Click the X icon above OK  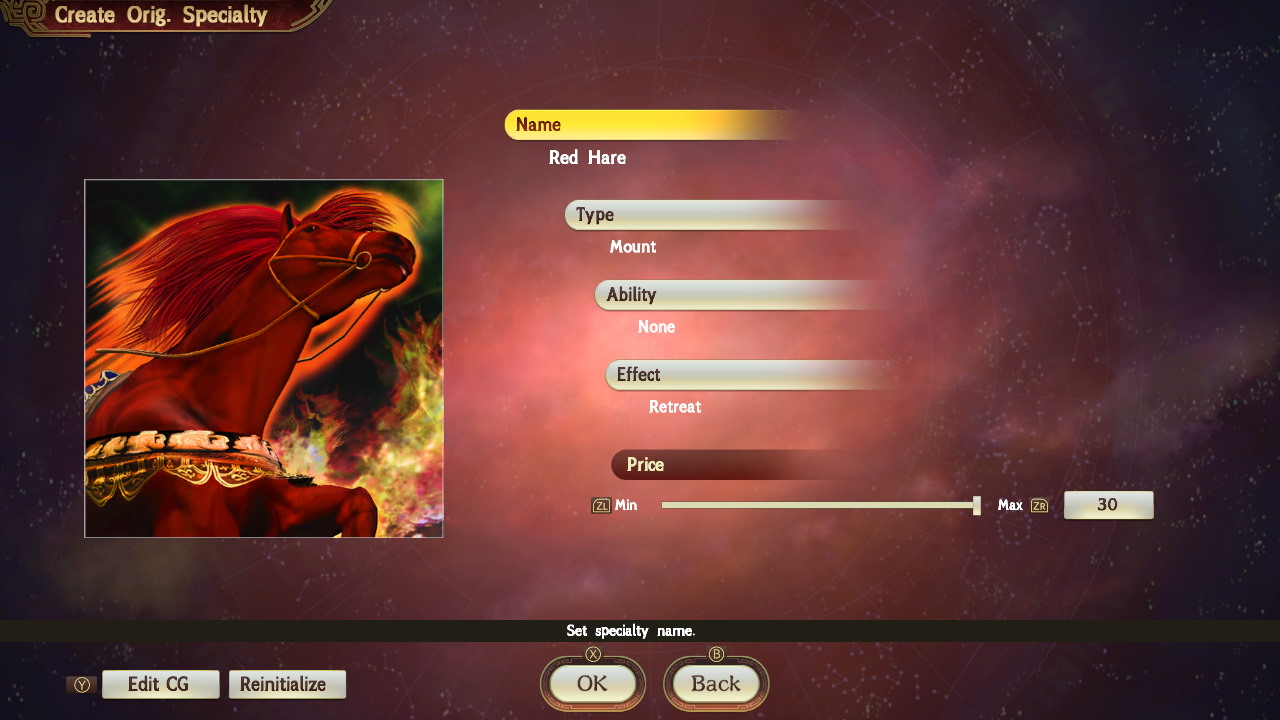click(592, 655)
